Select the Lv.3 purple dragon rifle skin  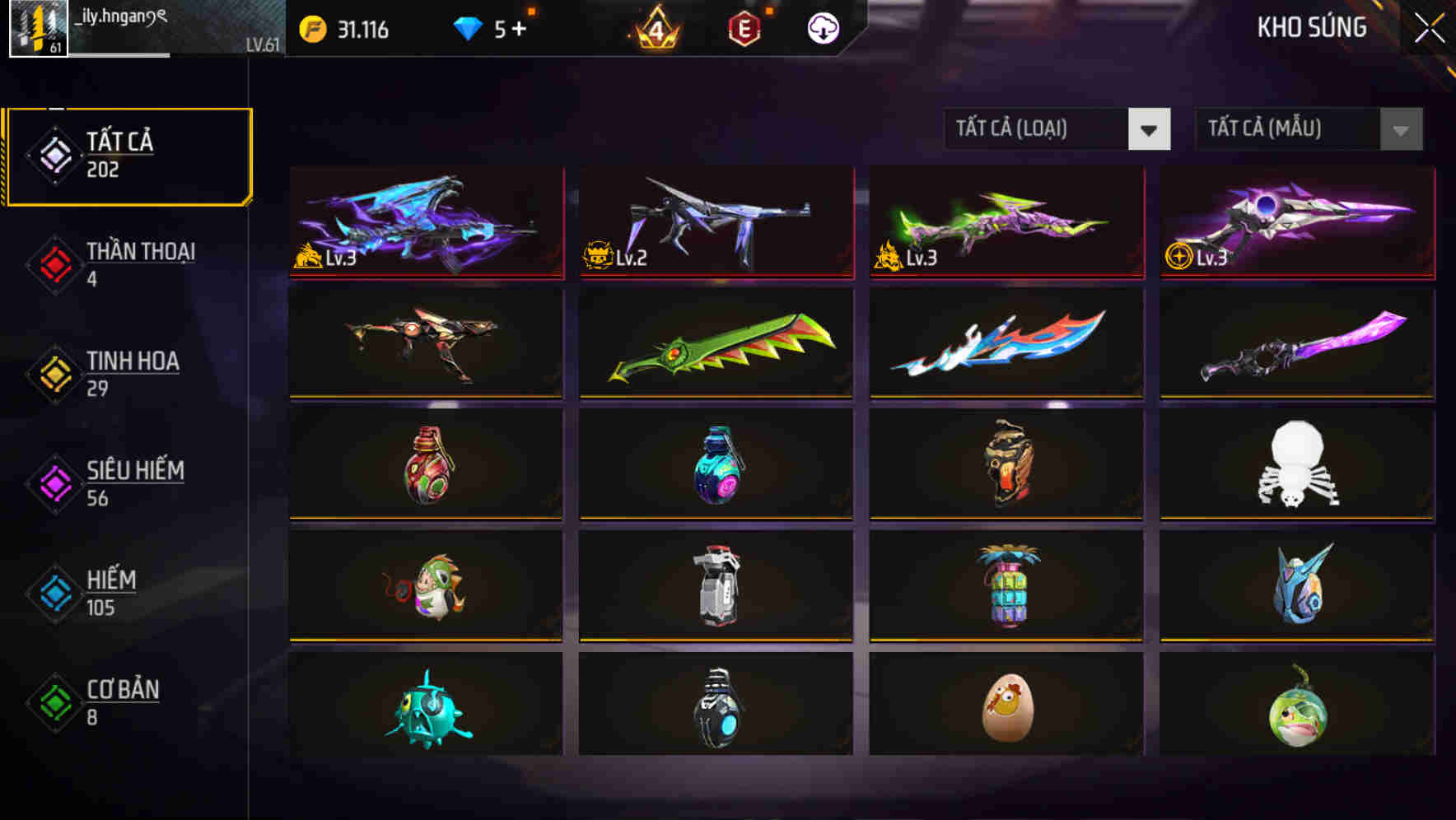pos(426,224)
